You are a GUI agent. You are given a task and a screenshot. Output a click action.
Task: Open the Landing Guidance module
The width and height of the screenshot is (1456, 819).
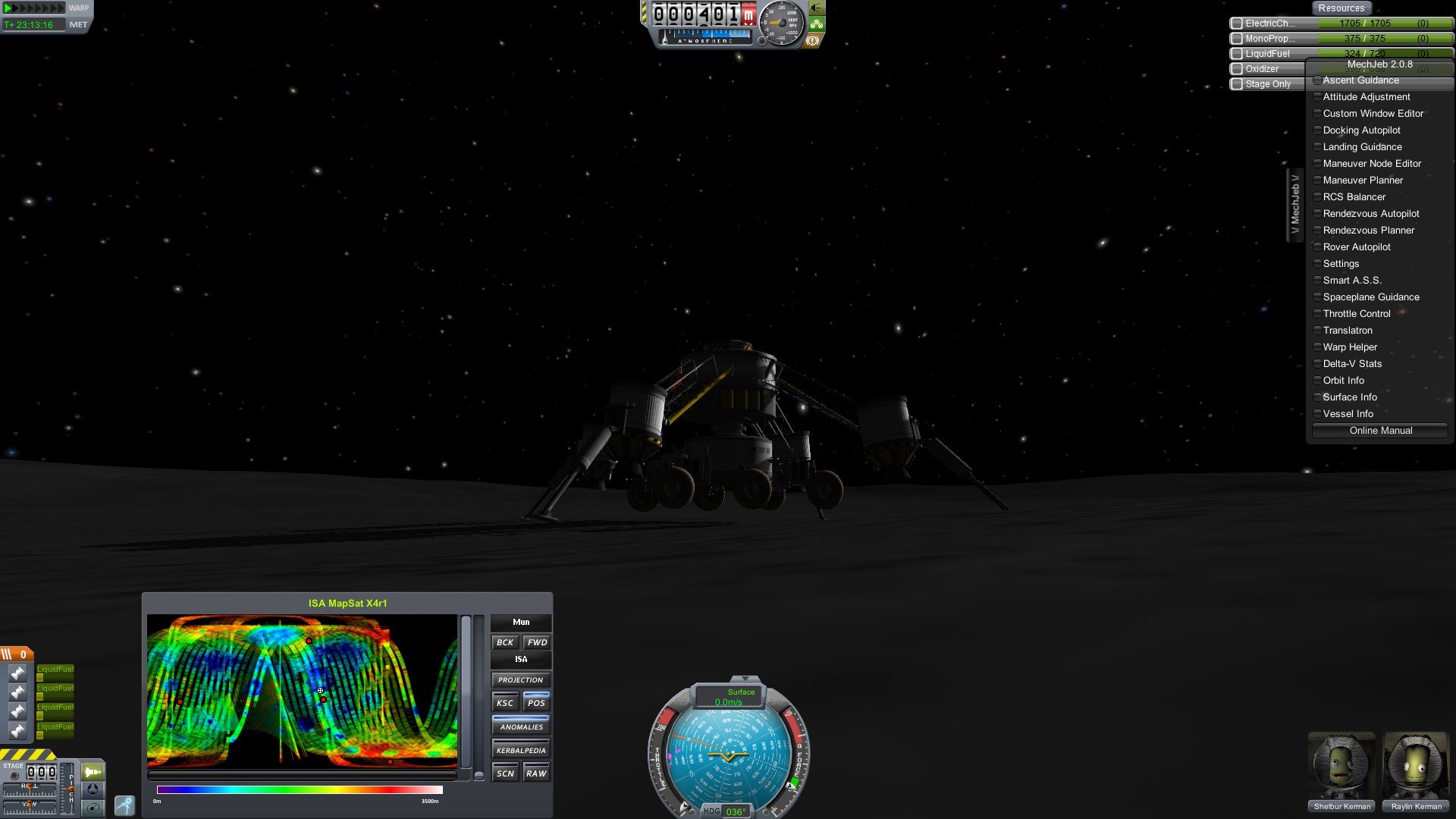point(1362,147)
